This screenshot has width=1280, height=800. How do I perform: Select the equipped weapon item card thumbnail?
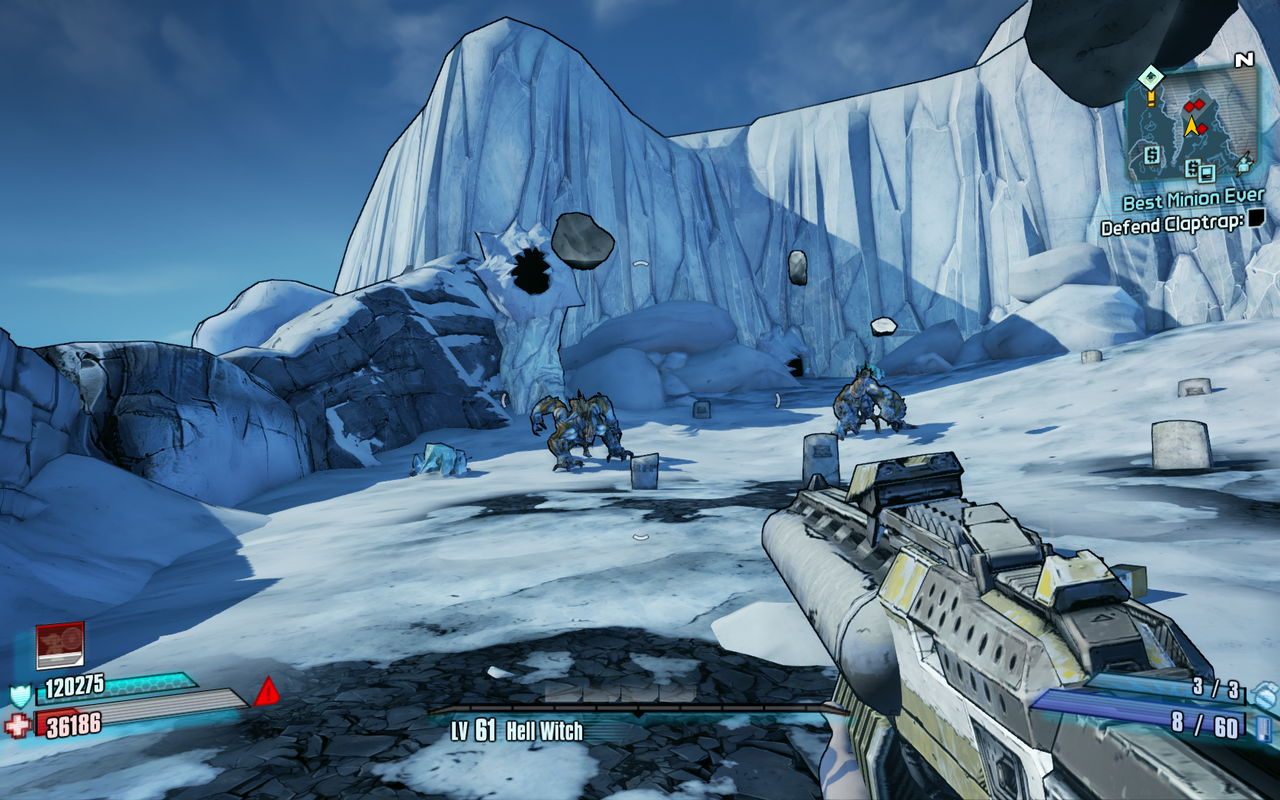(x=59, y=645)
